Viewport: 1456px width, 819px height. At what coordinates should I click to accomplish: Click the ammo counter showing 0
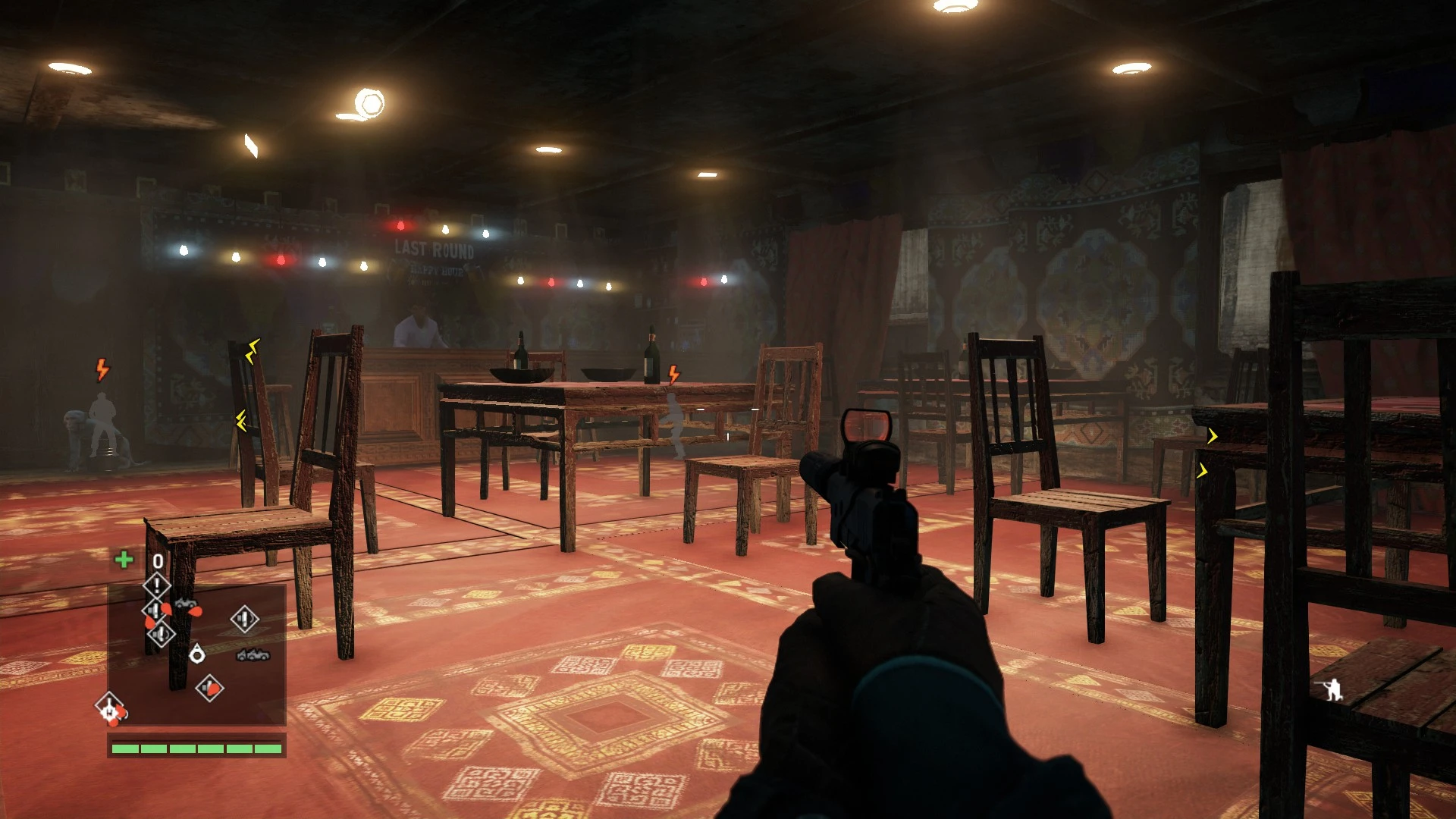pyautogui.click(x=157, y=560)
